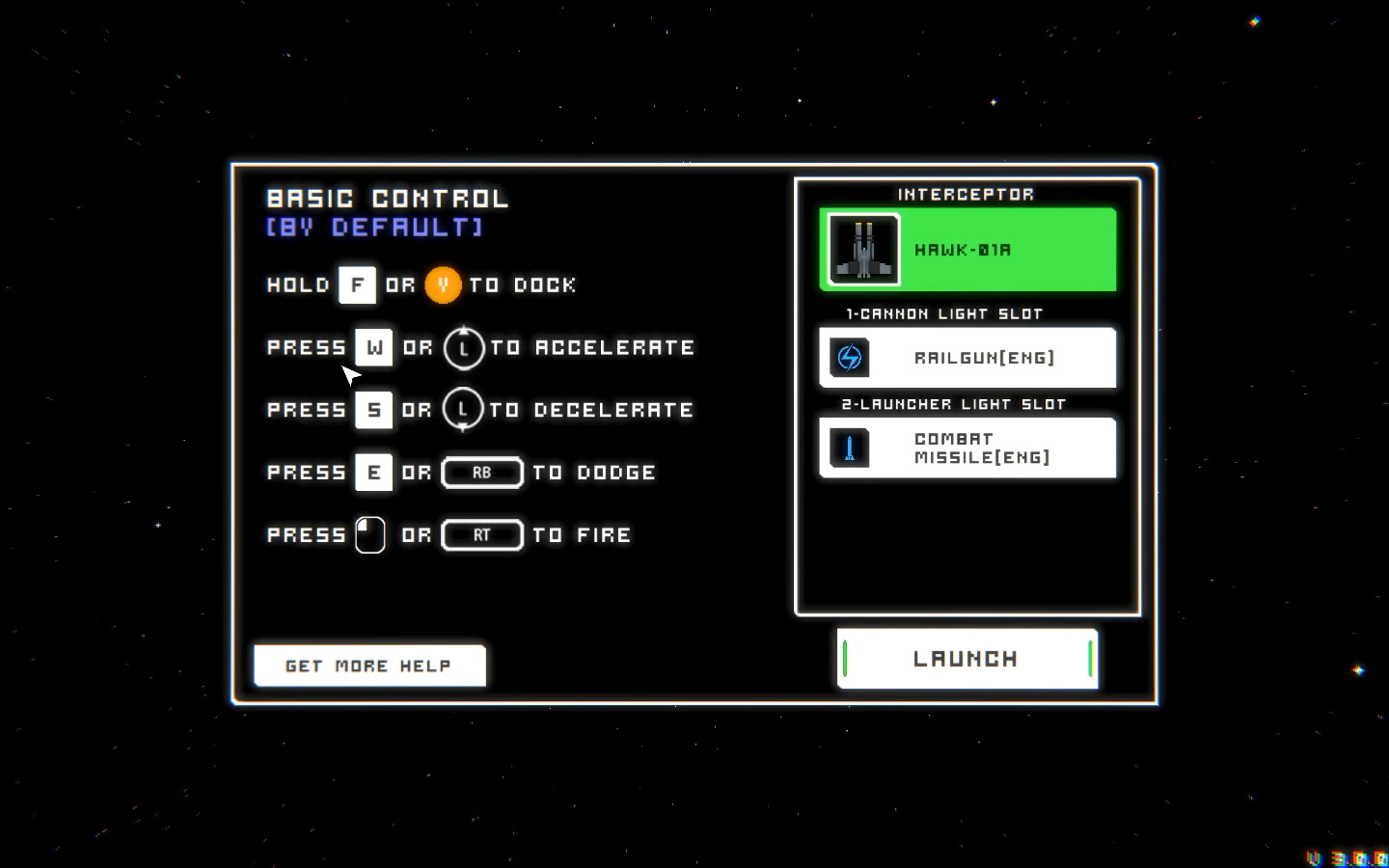Click the Interceptor panel header
This screenshot has width=1389, height=868.
coord(967,194)
